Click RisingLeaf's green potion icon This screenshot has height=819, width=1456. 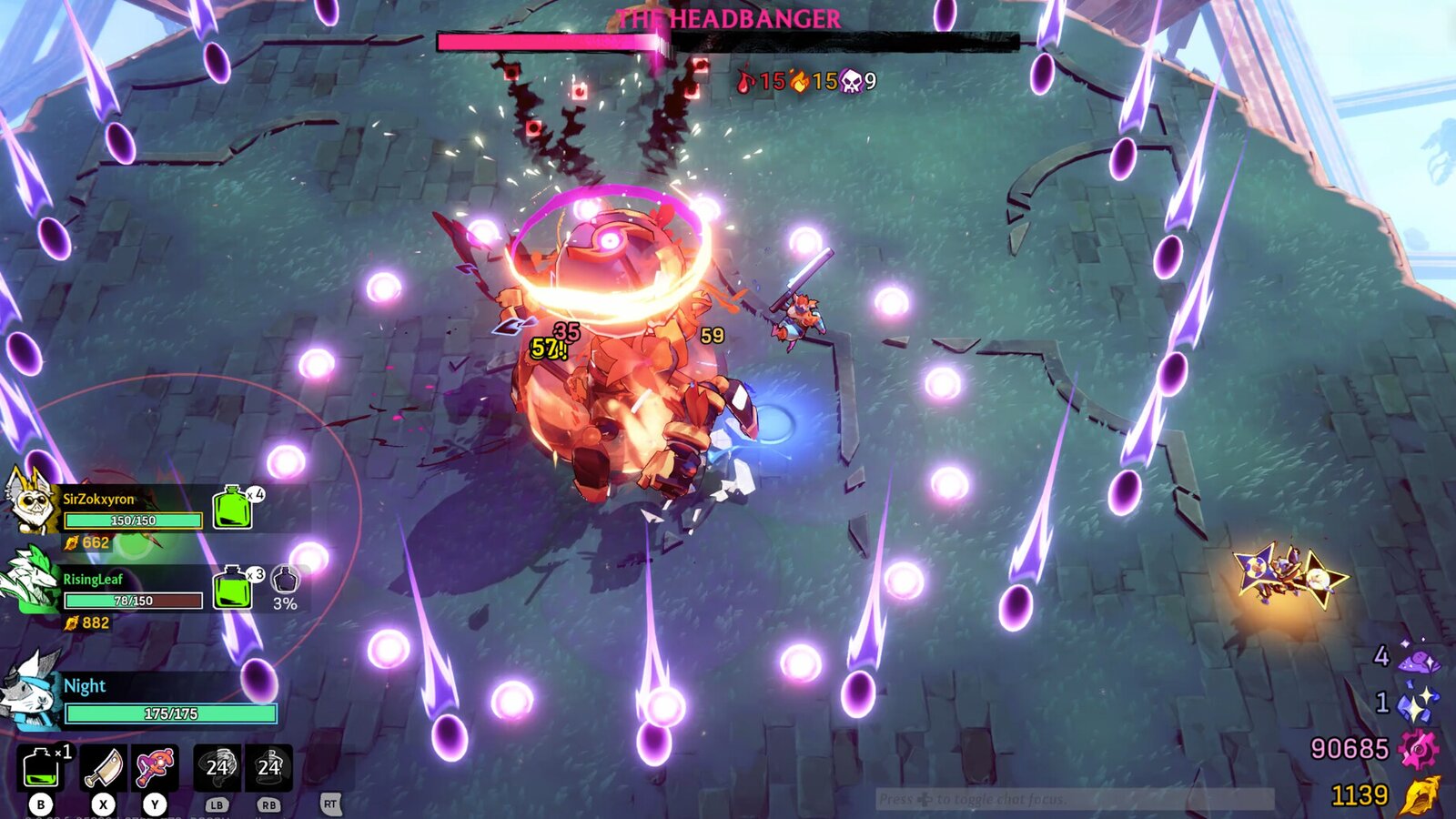233,588
